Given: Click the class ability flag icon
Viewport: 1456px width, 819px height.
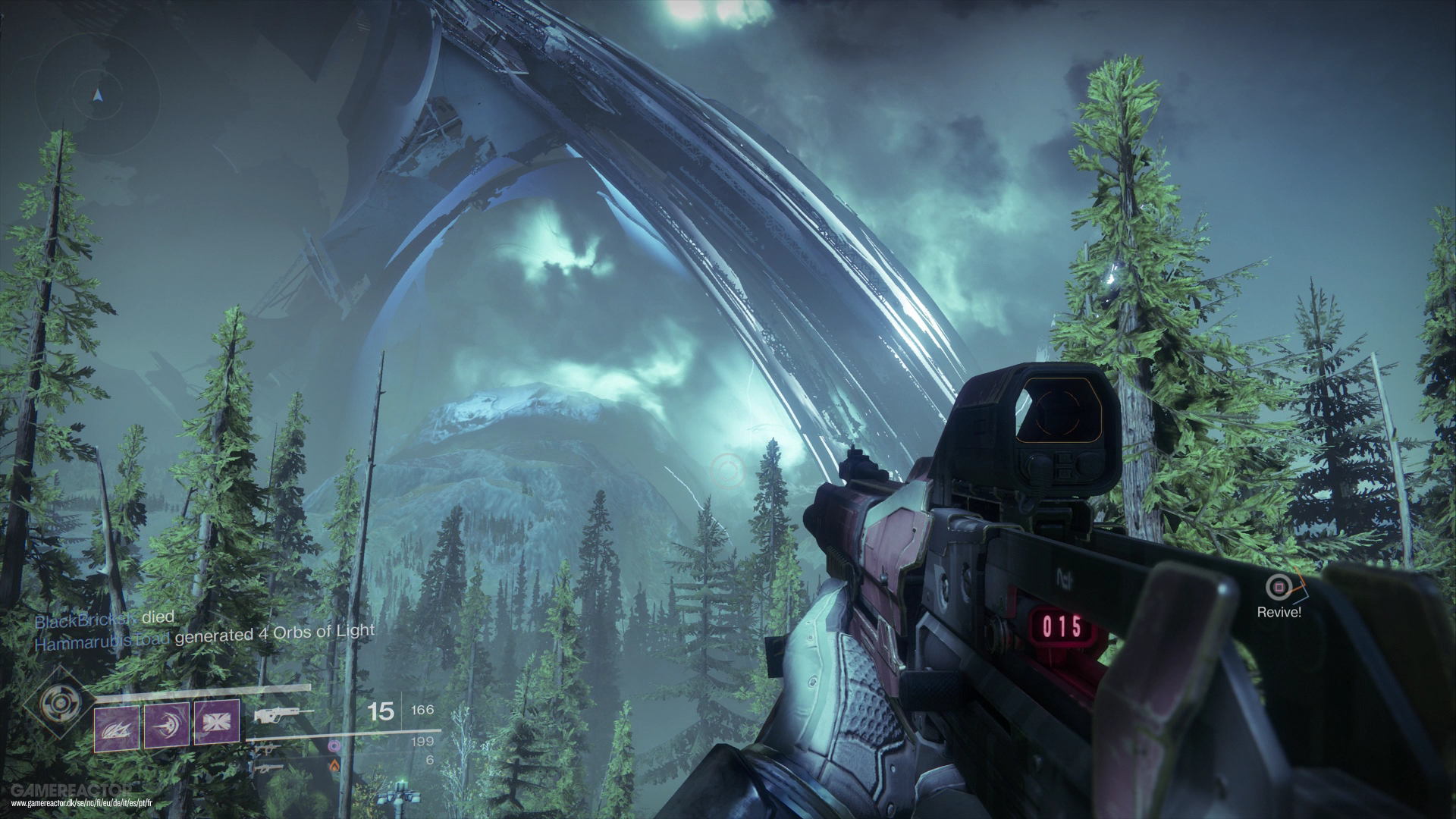Looking at the screenshot, I should 216,723.
